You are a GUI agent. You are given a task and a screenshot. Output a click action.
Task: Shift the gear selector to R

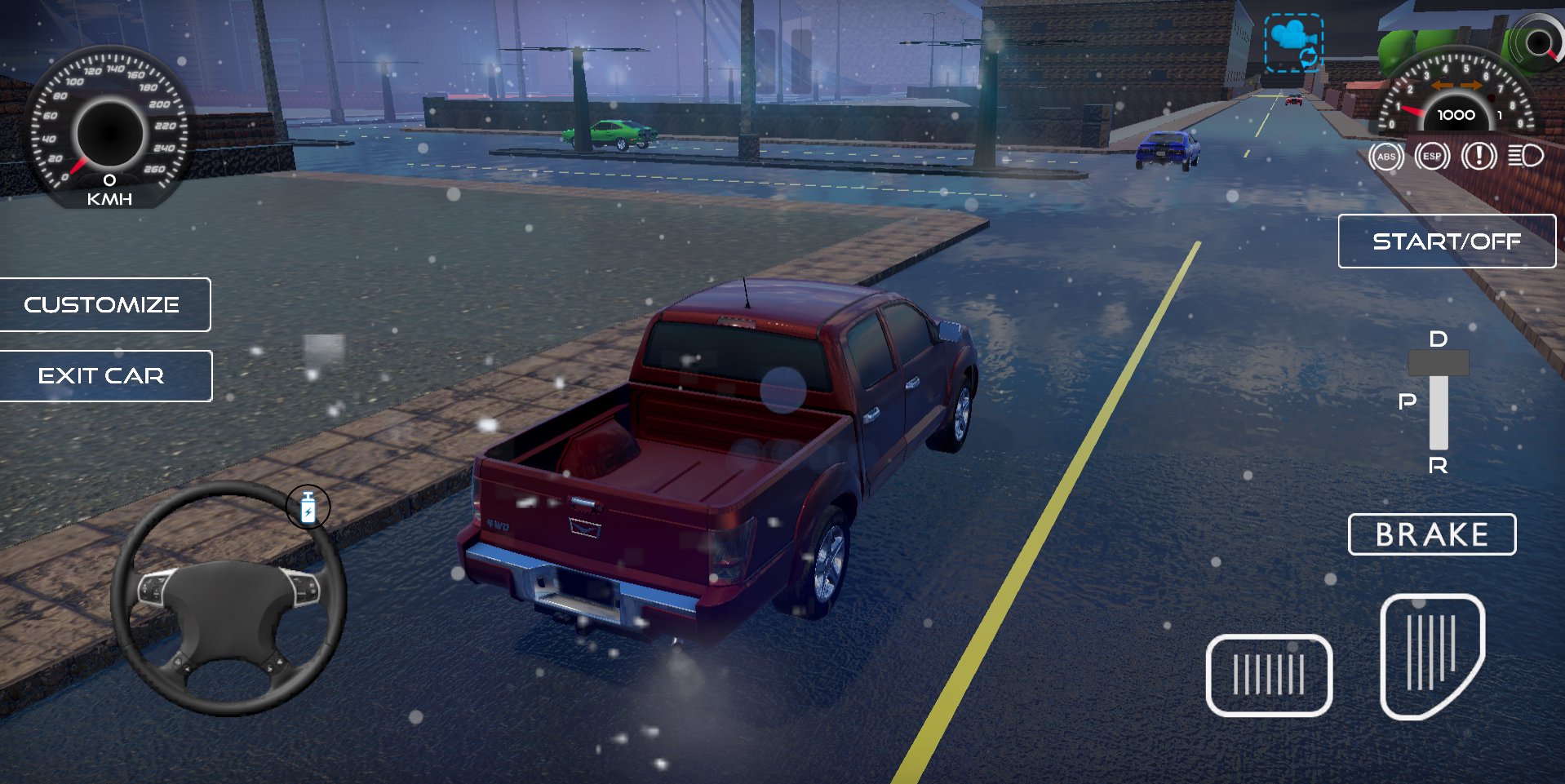[x=1438, y=466]
